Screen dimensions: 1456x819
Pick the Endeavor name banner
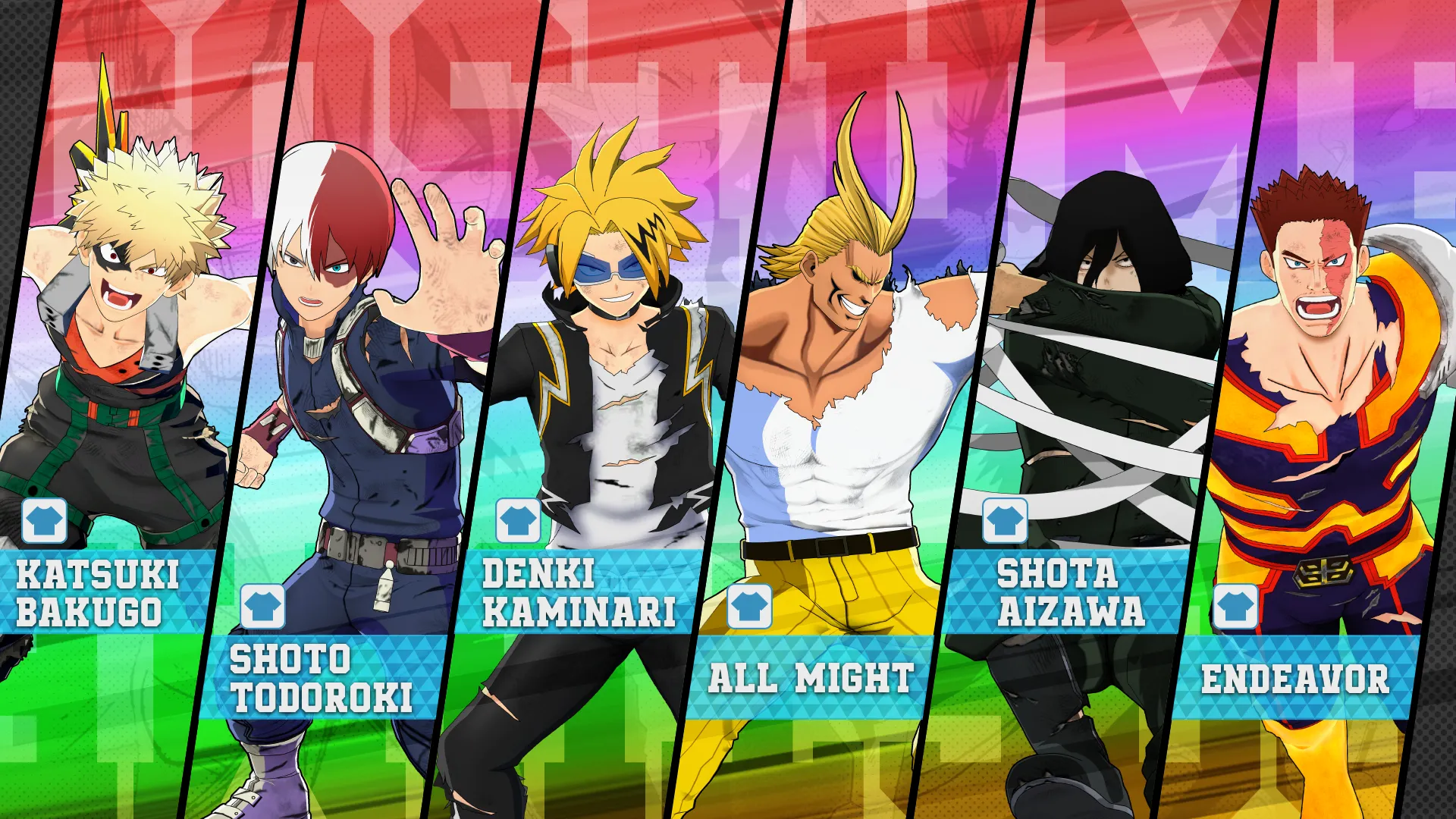click(x=1294, y=678)
